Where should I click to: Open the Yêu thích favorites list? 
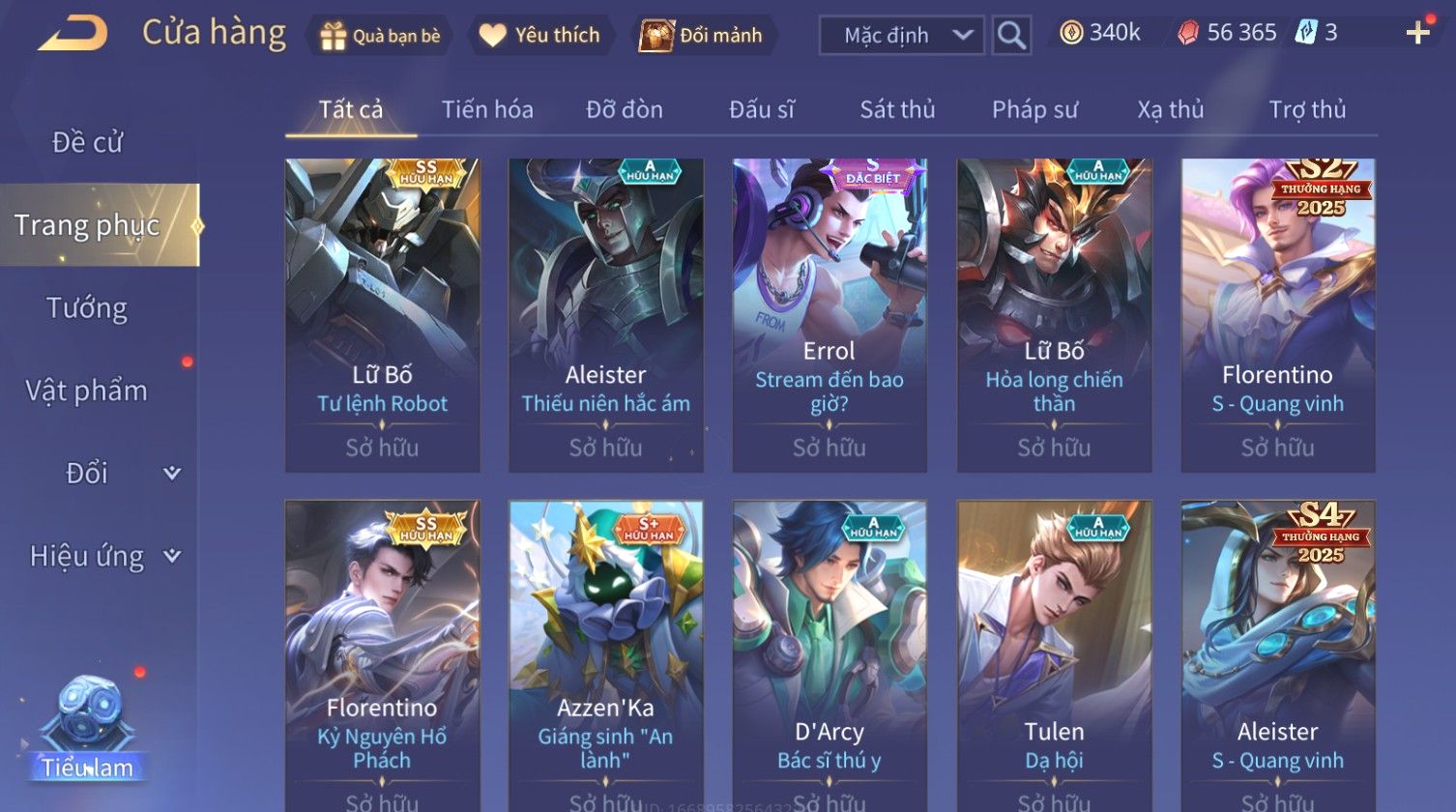tap(540, 36)
